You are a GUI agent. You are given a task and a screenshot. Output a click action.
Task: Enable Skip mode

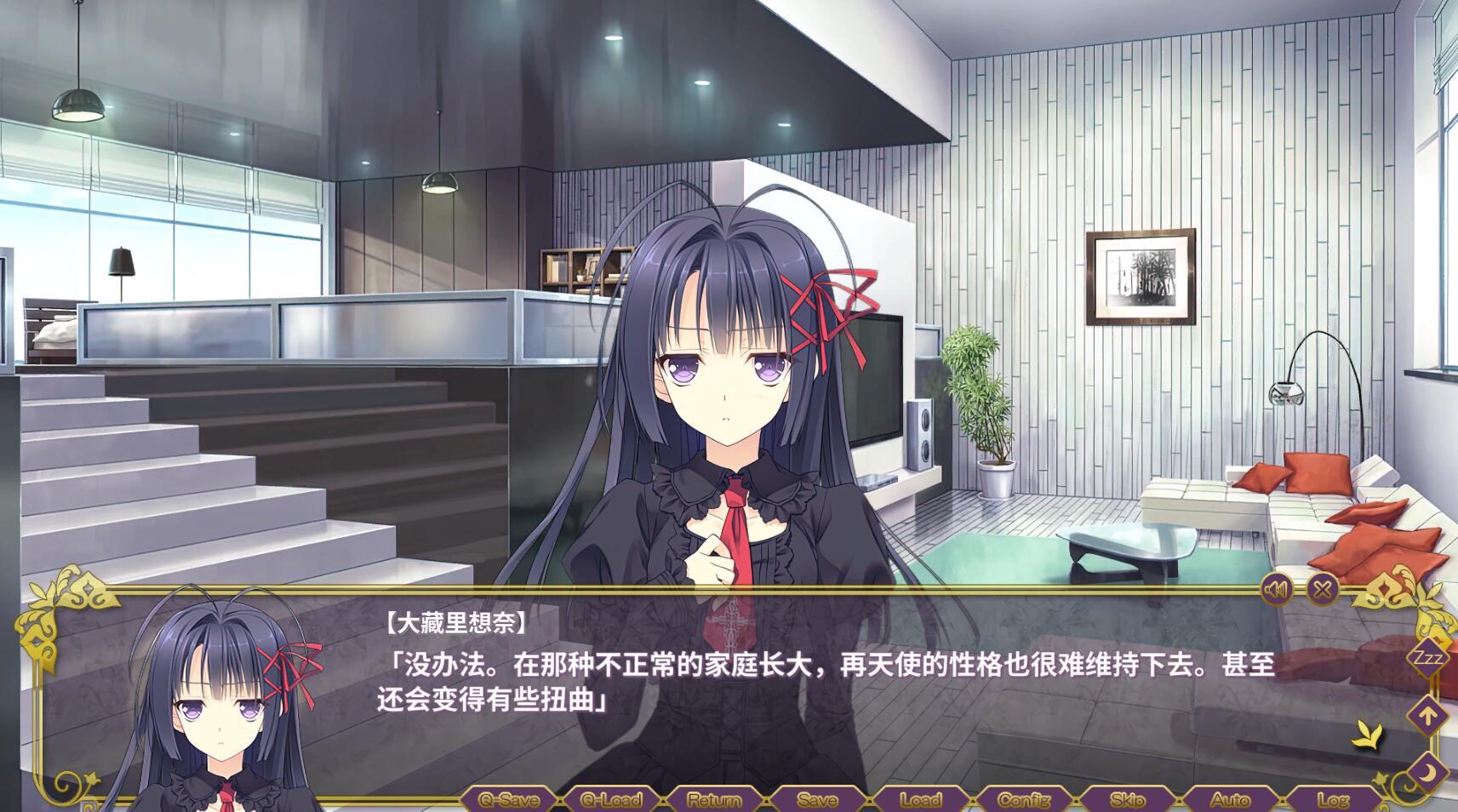tap(1128, 800)
